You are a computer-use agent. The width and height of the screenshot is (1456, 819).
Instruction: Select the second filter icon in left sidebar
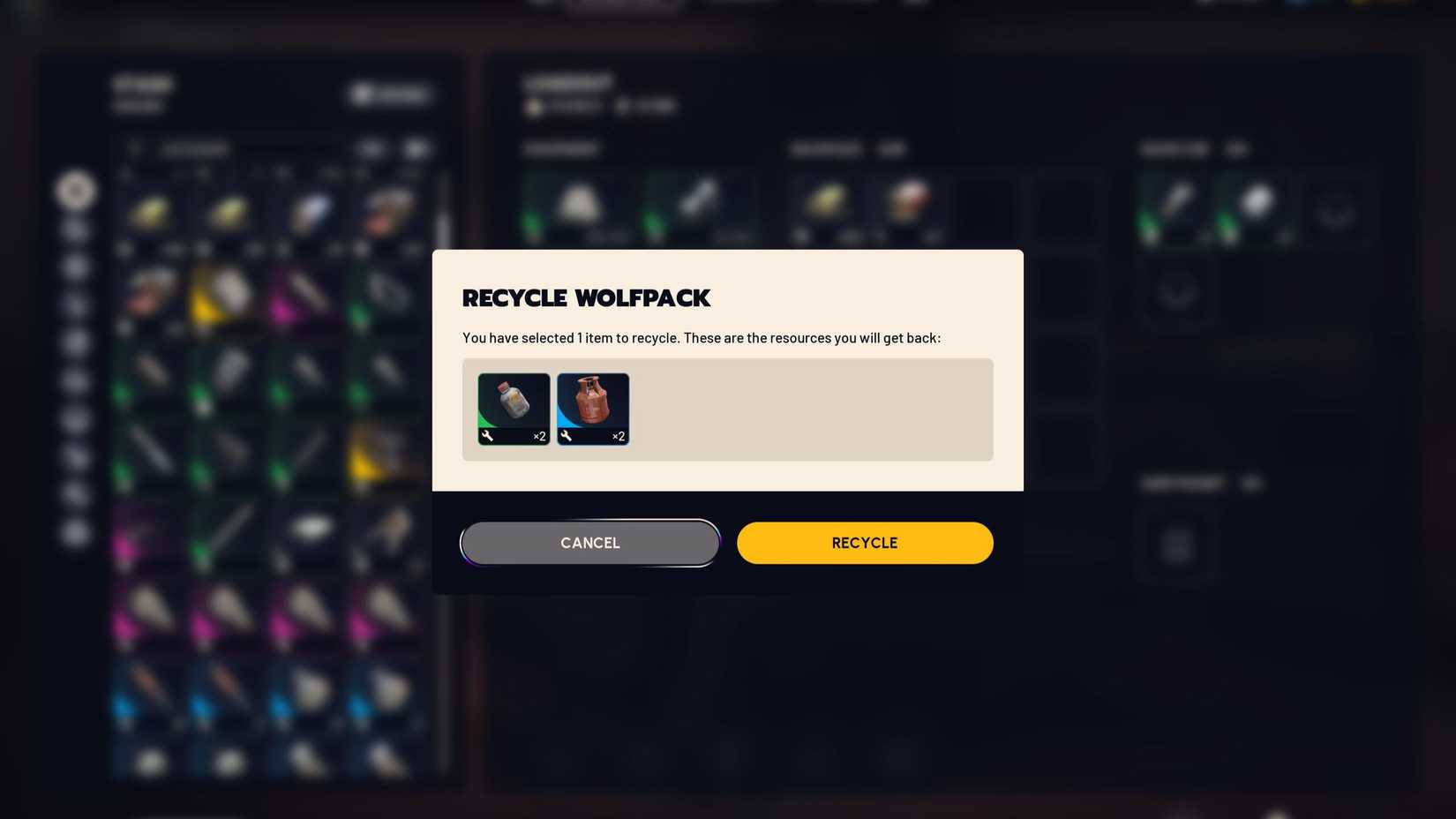(x=76, y=229)
